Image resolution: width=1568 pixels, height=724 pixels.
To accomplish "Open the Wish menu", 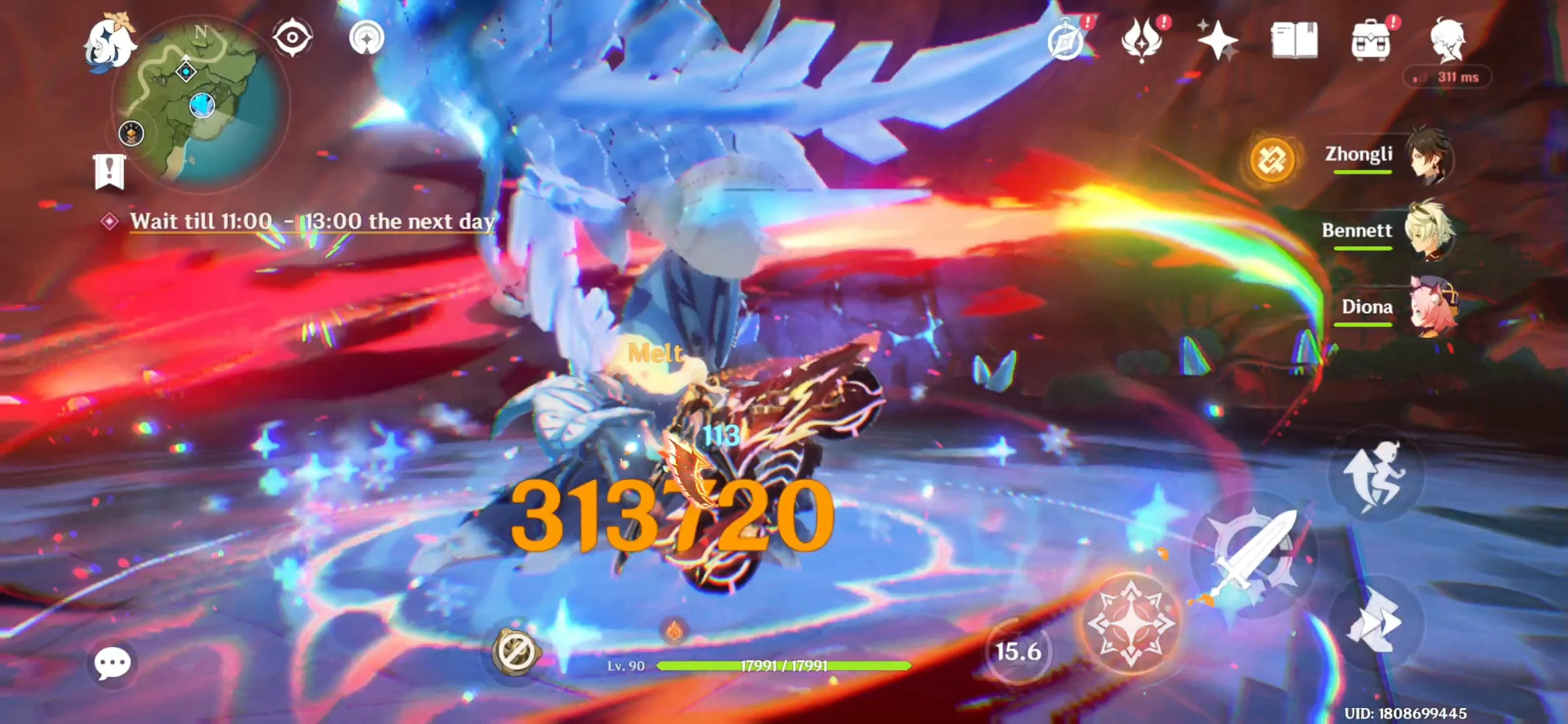I will (x=1142, y=40).
